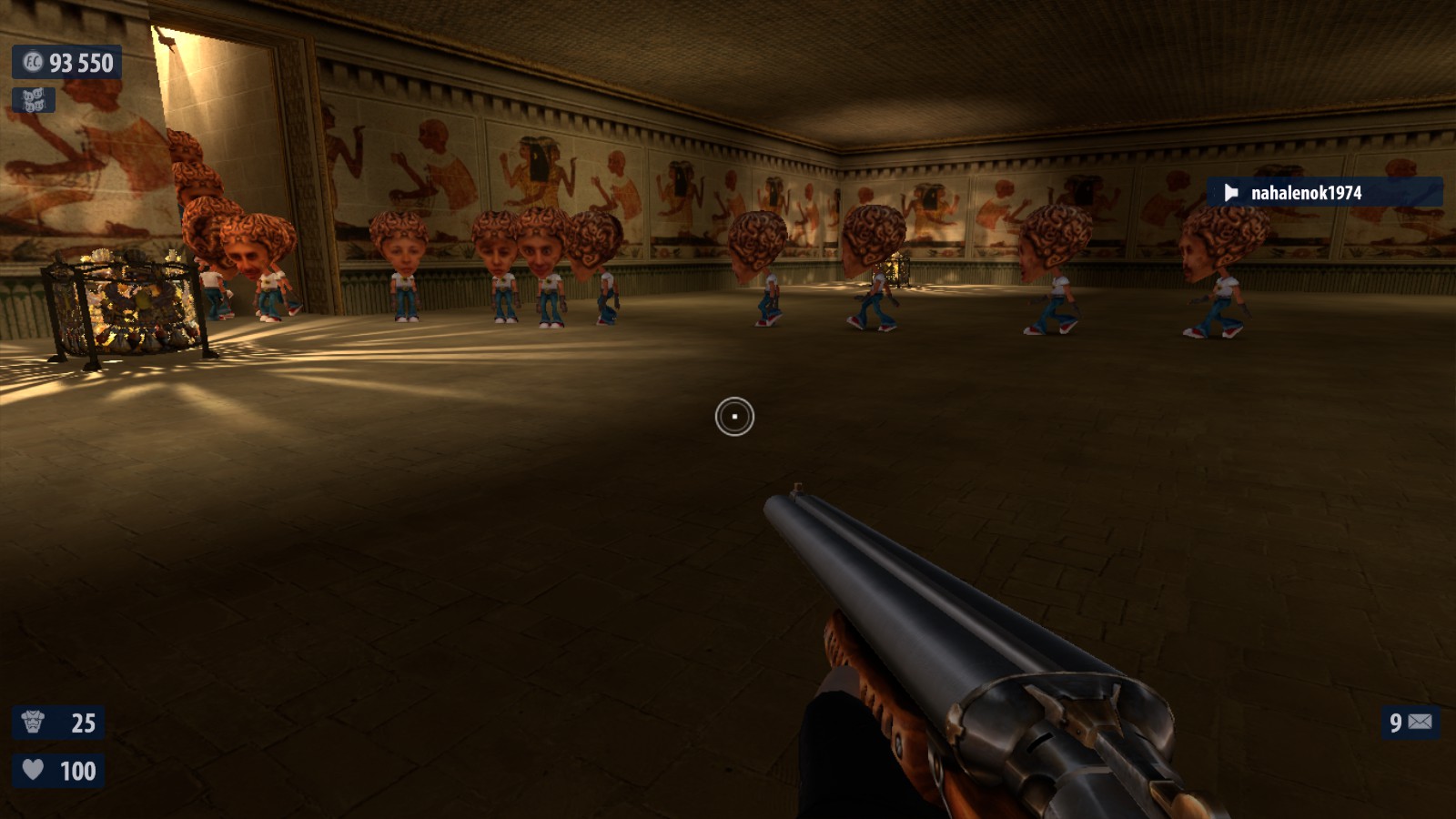
Task: Click the four-faces icon under the score
Action: point(34,100)
